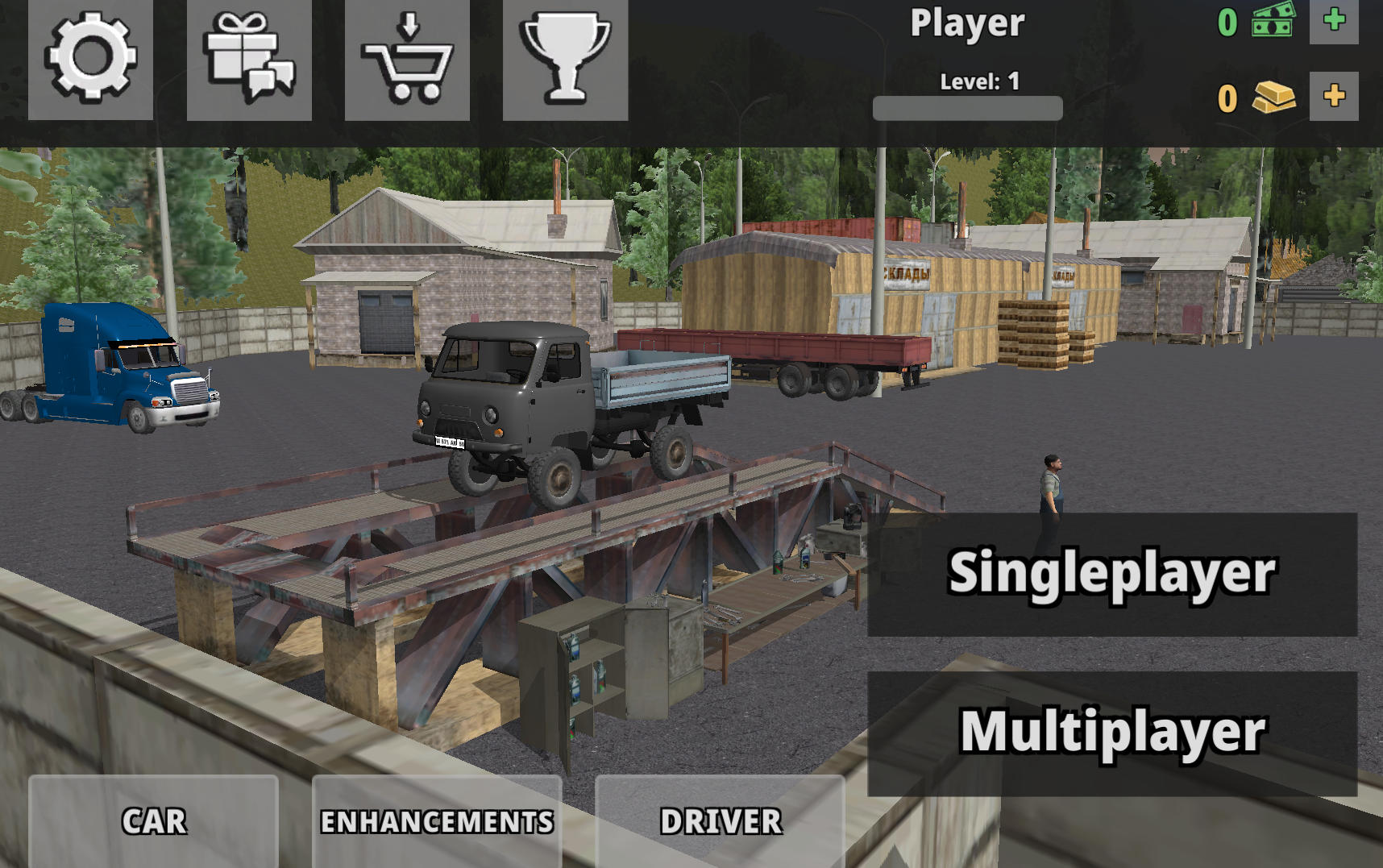This screenshot has width=1383, height=868.
Task: Select the gold balance counter showing 0
Action: coord(1227,99)
